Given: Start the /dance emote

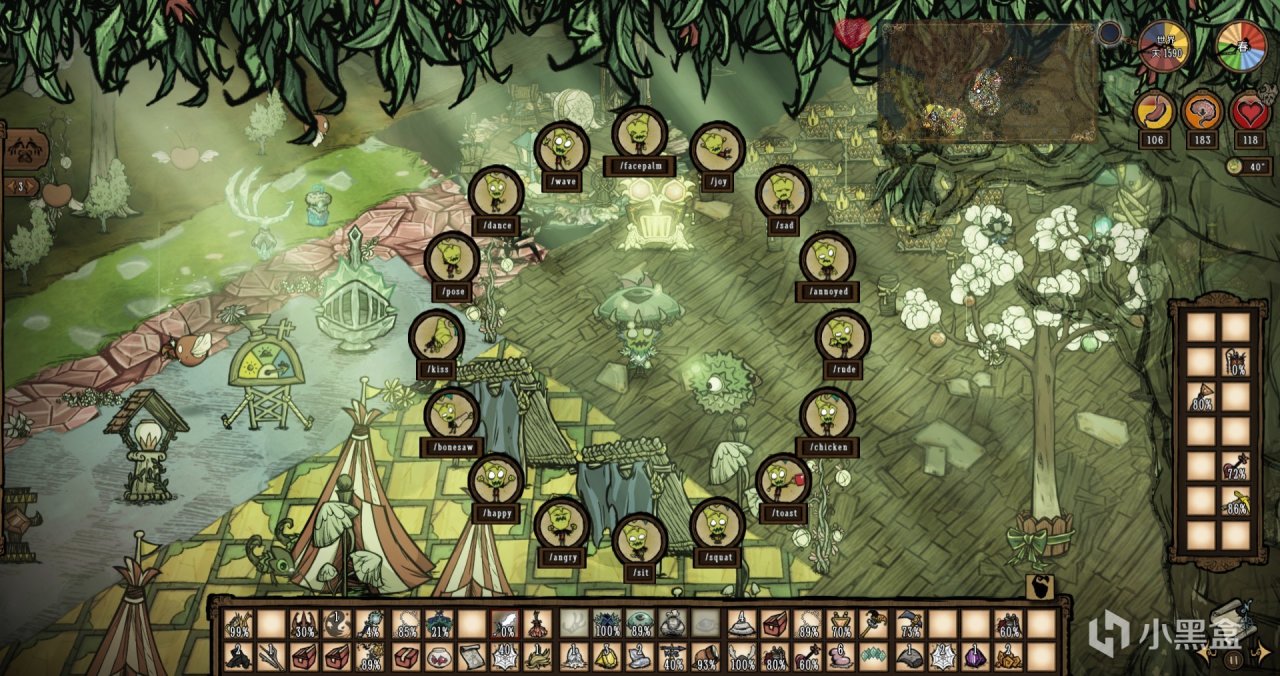Looking at the screenshot, I should pos(496,193).
